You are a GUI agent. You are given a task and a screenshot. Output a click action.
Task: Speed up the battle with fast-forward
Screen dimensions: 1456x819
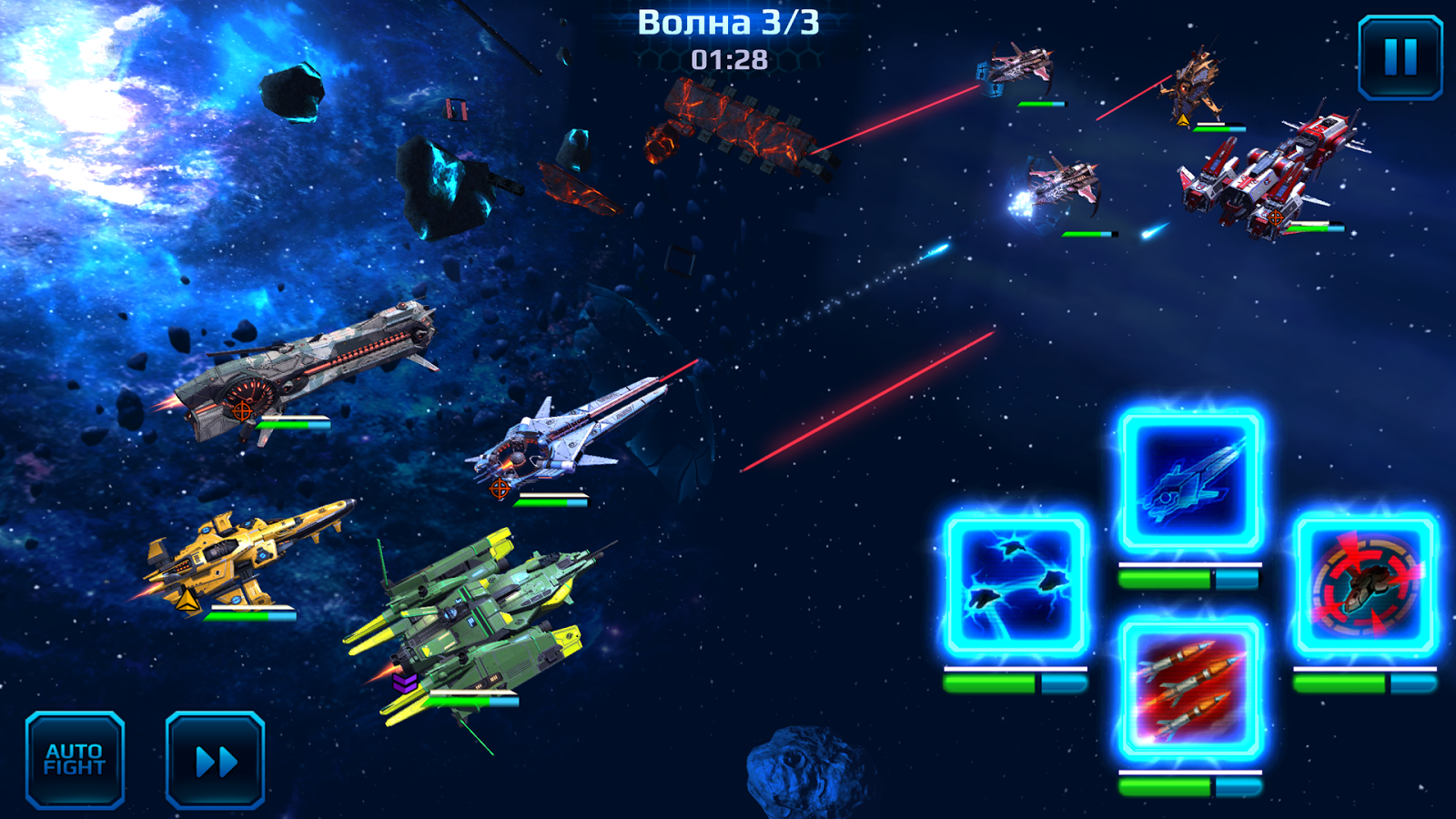(216, 760)
